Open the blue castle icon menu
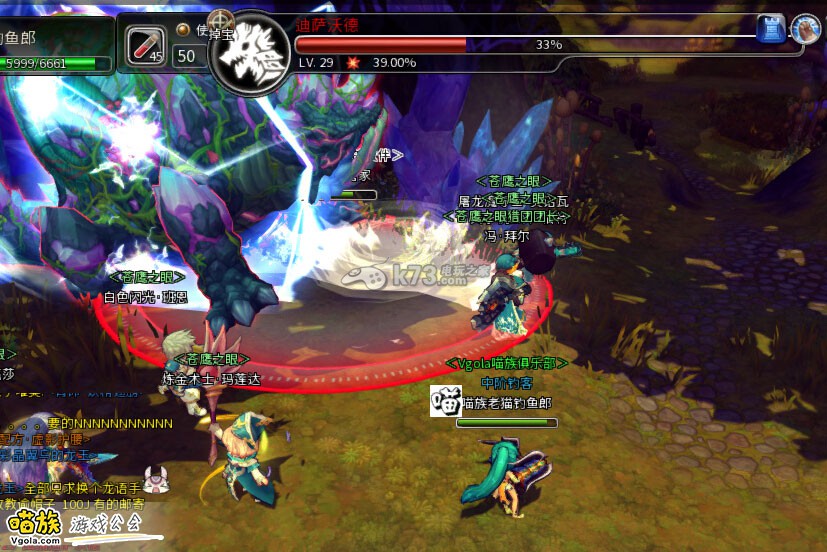 point(770,29)
